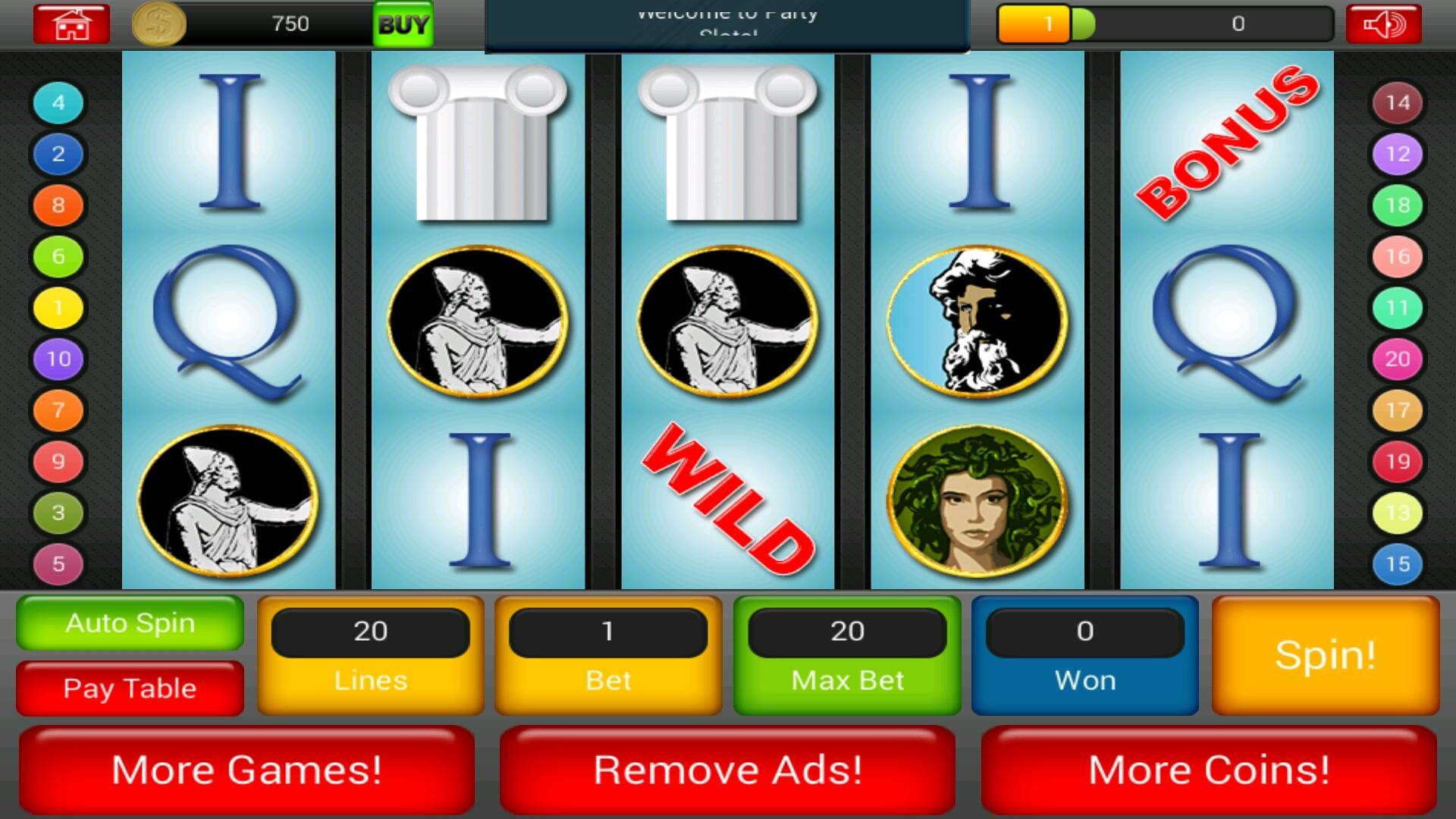Mute sound via the speaker icon
Image resolution: width=1456 pixels, height=819 pixels.
click(x=1383, y=23)
